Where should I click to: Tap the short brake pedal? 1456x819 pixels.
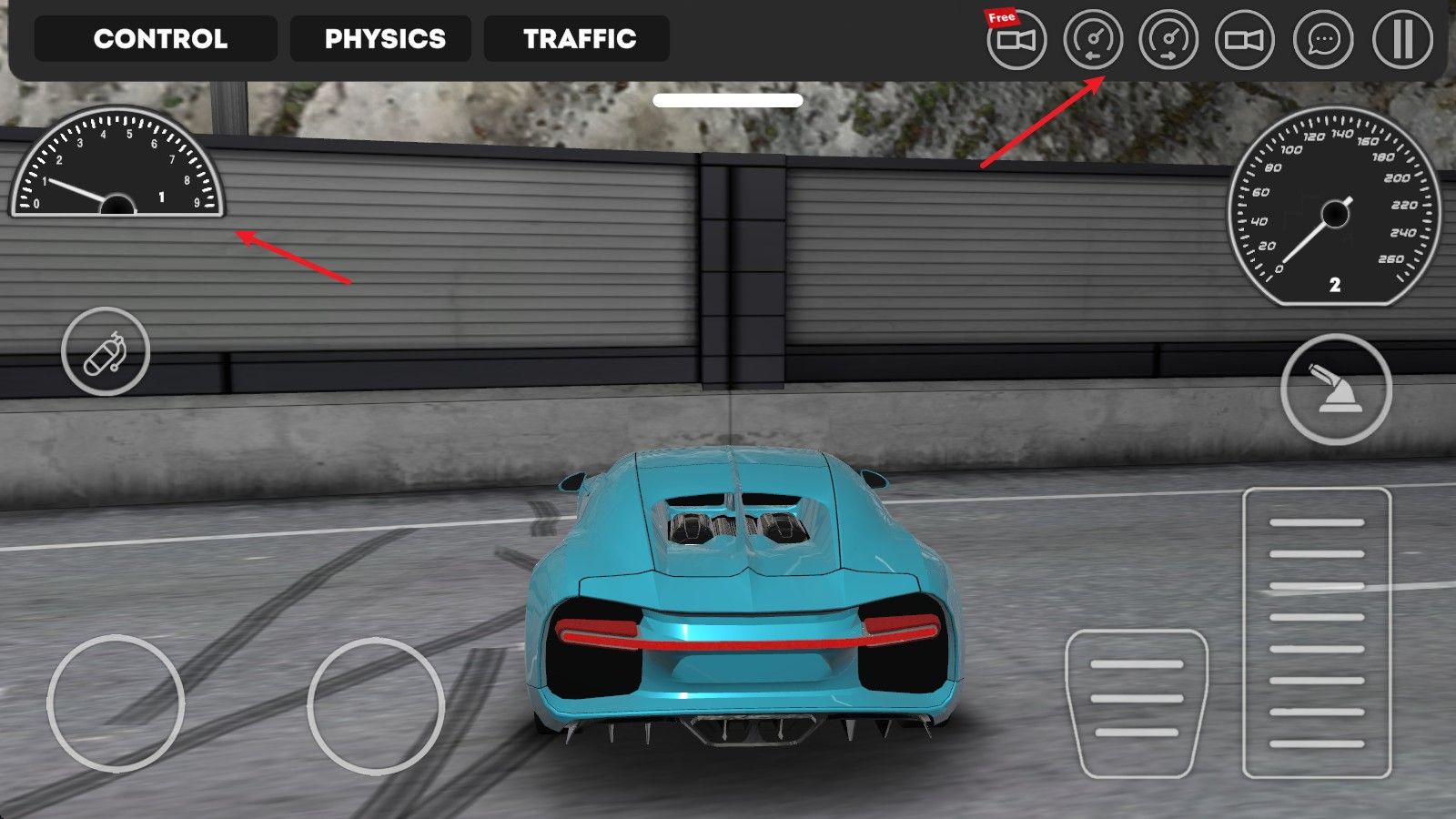(1137, 703)
